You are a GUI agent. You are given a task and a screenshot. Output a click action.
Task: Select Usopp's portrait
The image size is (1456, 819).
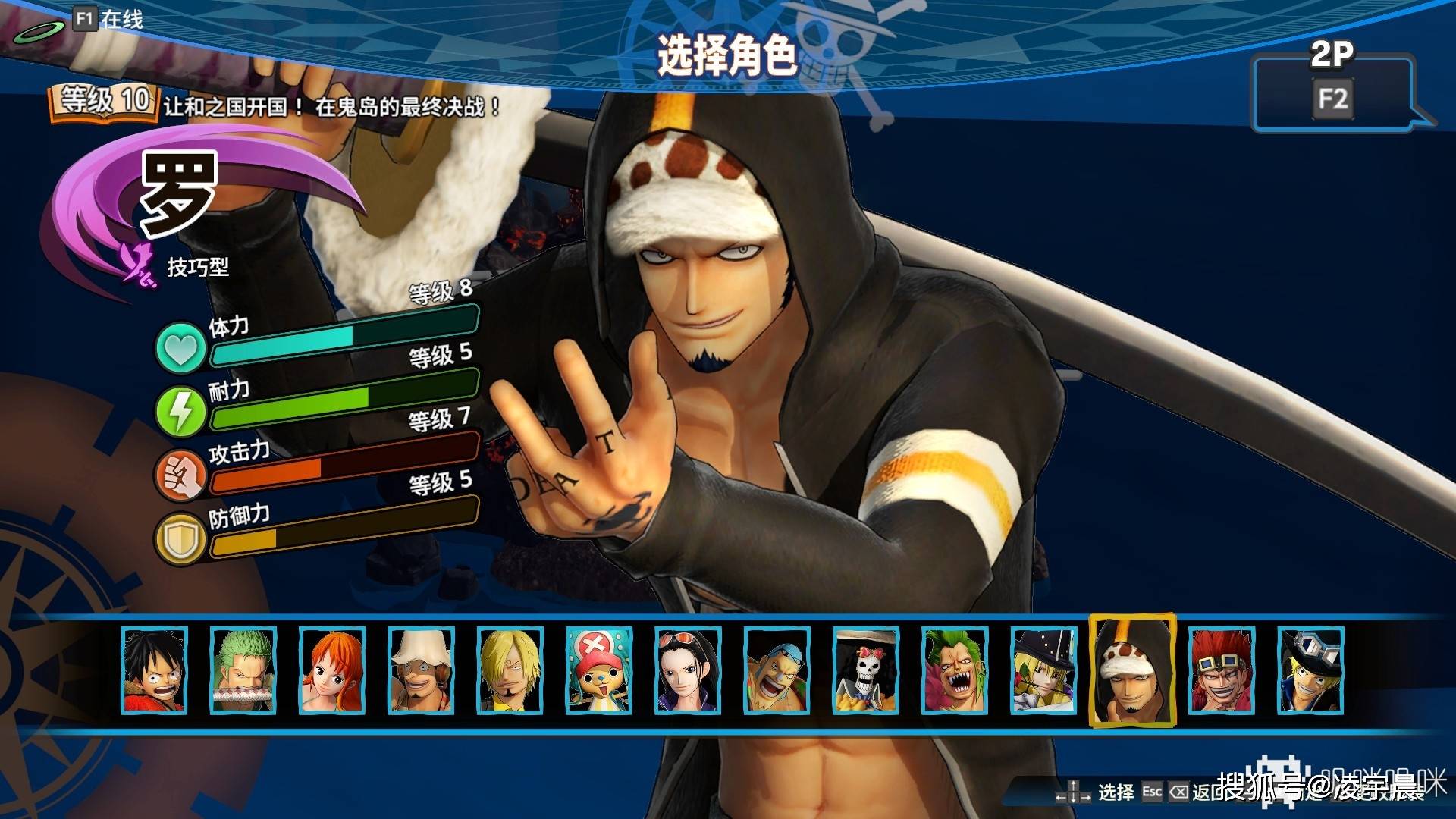421,670
